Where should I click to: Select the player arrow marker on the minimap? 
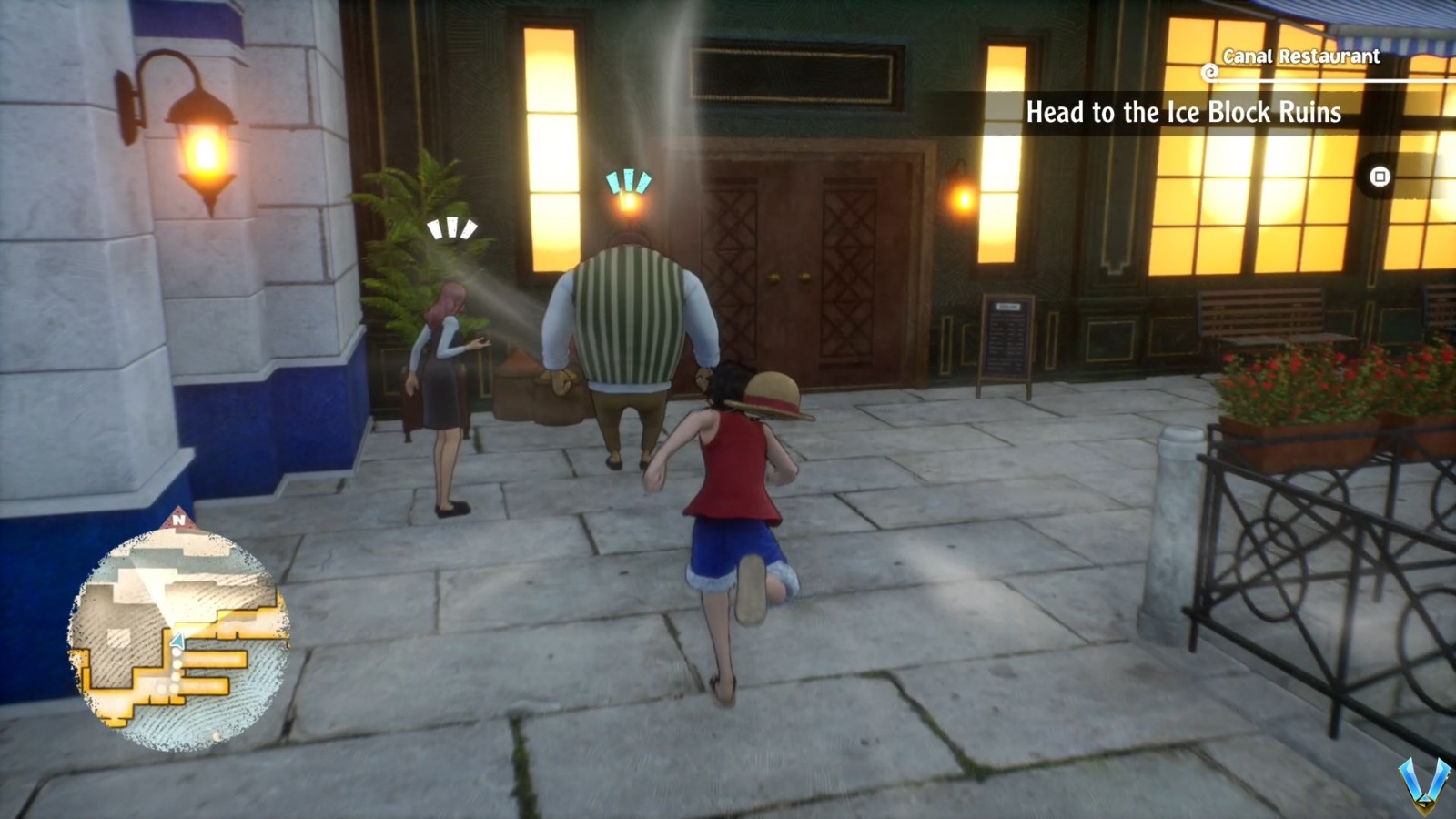[x=178, y=639]
